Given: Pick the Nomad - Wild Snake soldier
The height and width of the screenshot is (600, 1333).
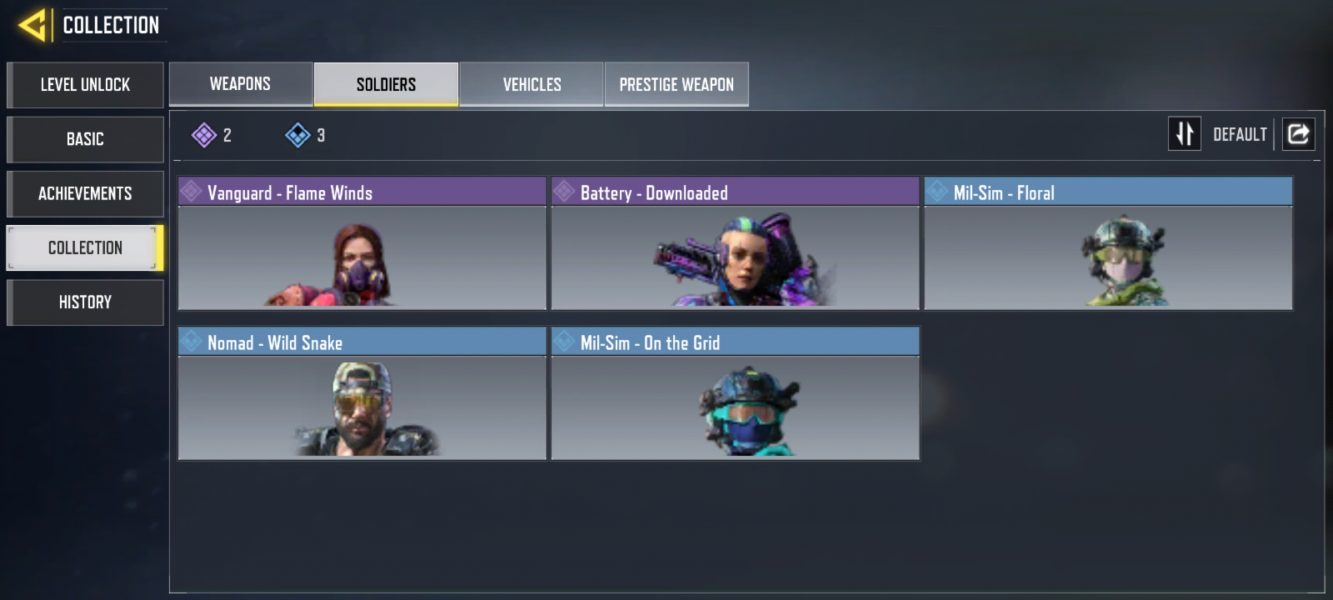Looking at the screenshot, I should pos(362,394).
